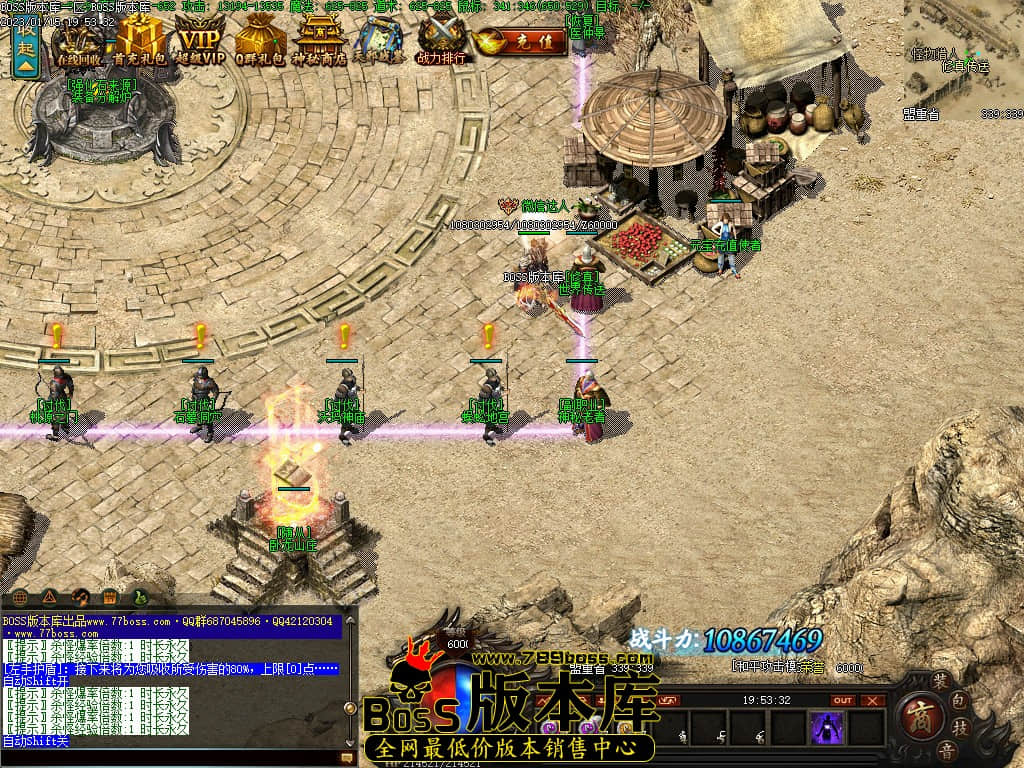Image resolution: width=1024 pixels, height=768 pixels.
Task: Claim the 首充礼包 first recharge gift
Action: click(x=140, y=43)
